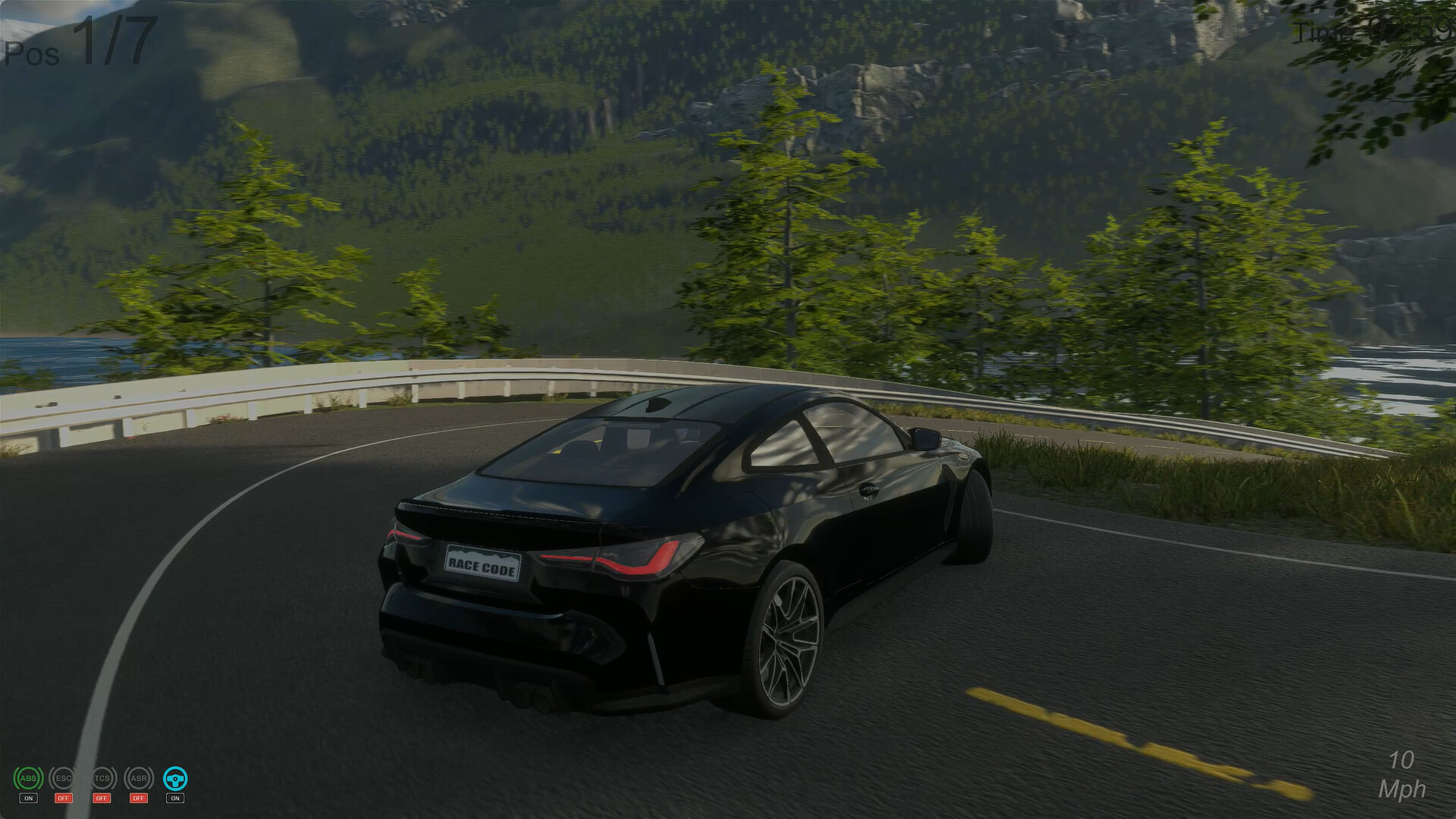Disable steering assist via its ON toggle
1456x819 pixels.
point(175,798)
